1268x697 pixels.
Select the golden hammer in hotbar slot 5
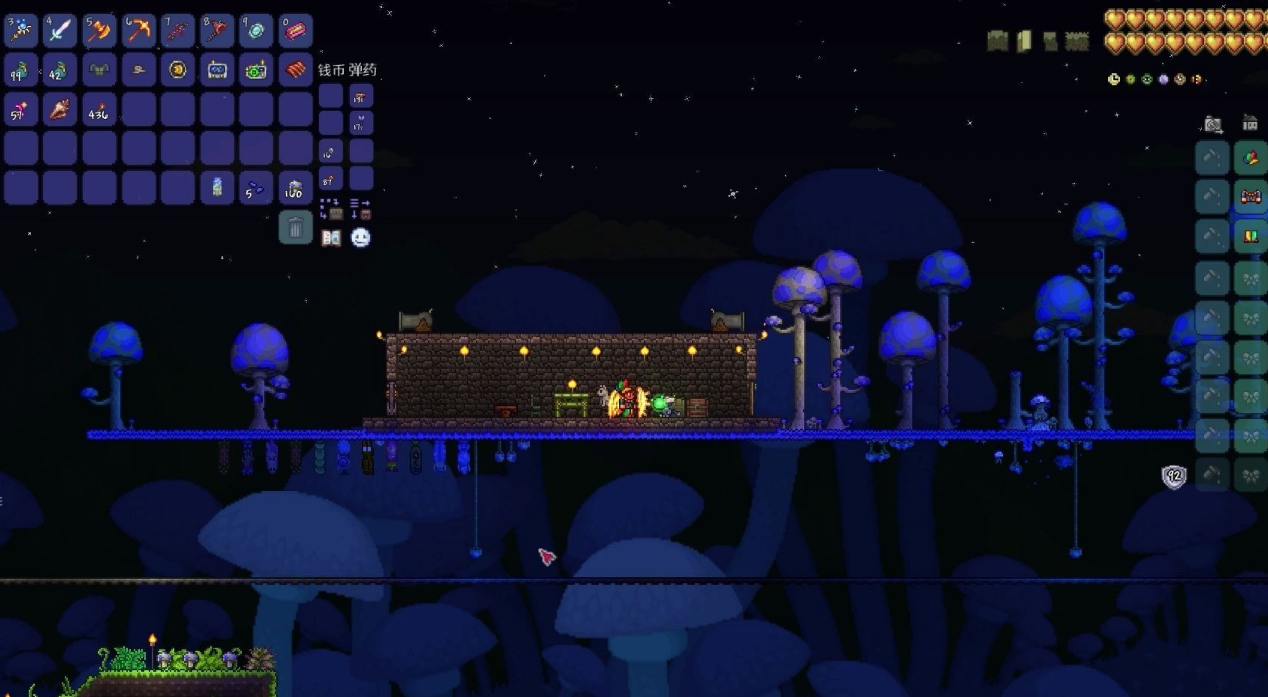coord(99,31)
